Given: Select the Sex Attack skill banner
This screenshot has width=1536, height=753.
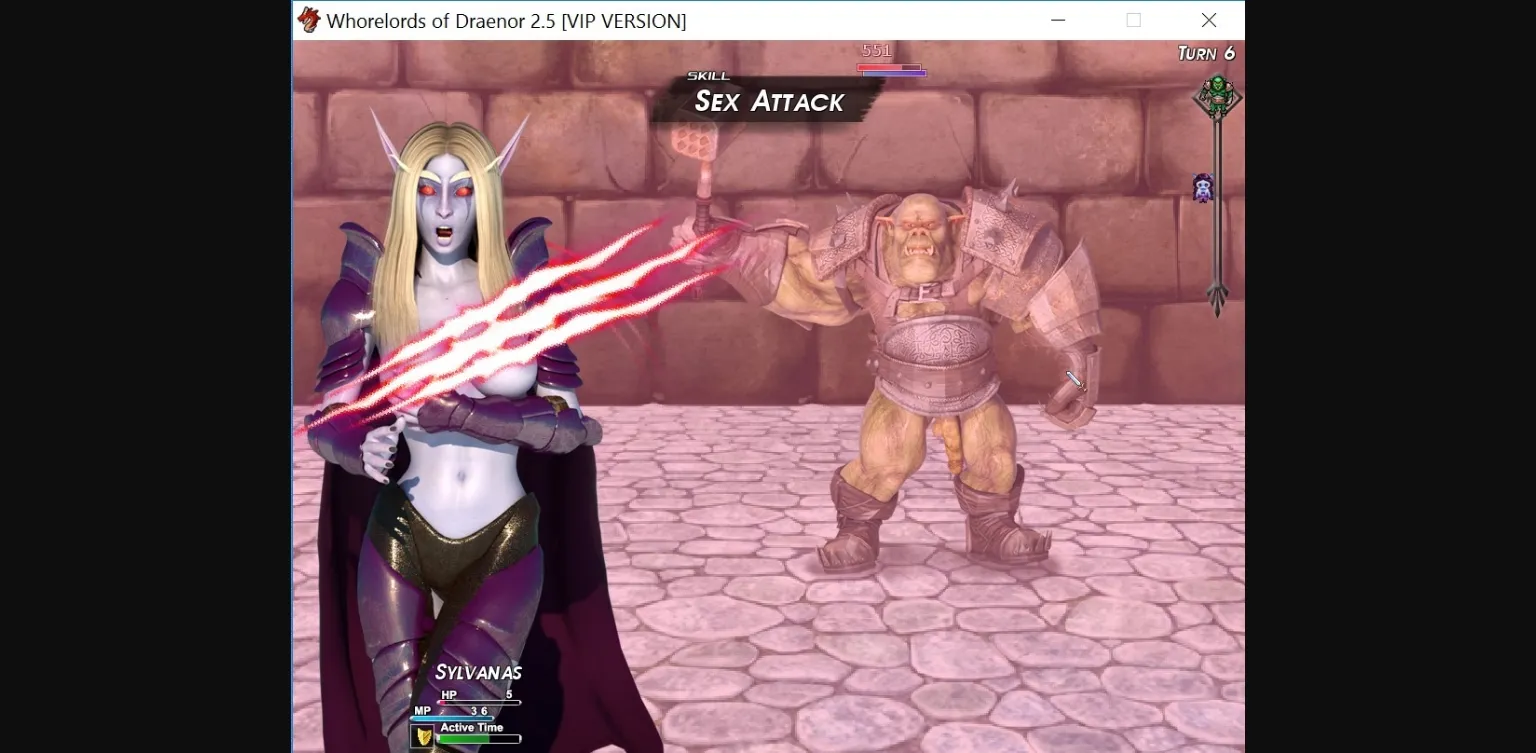Looking at the screenshot, I should point(768,101).
